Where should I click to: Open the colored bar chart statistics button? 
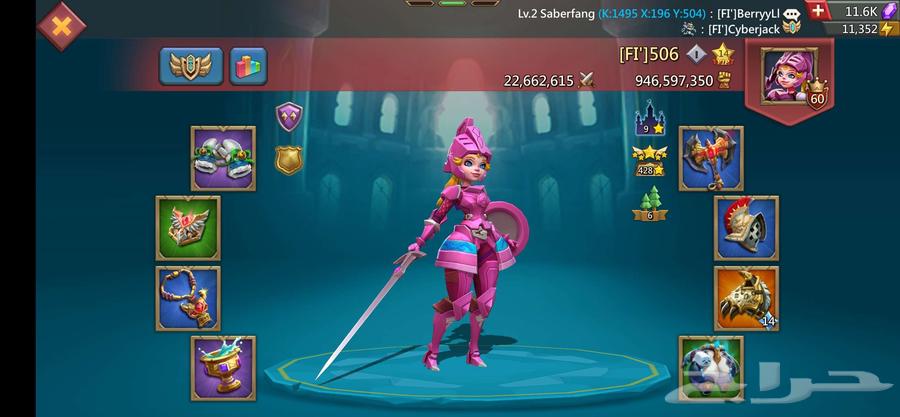tap(248, 66)
